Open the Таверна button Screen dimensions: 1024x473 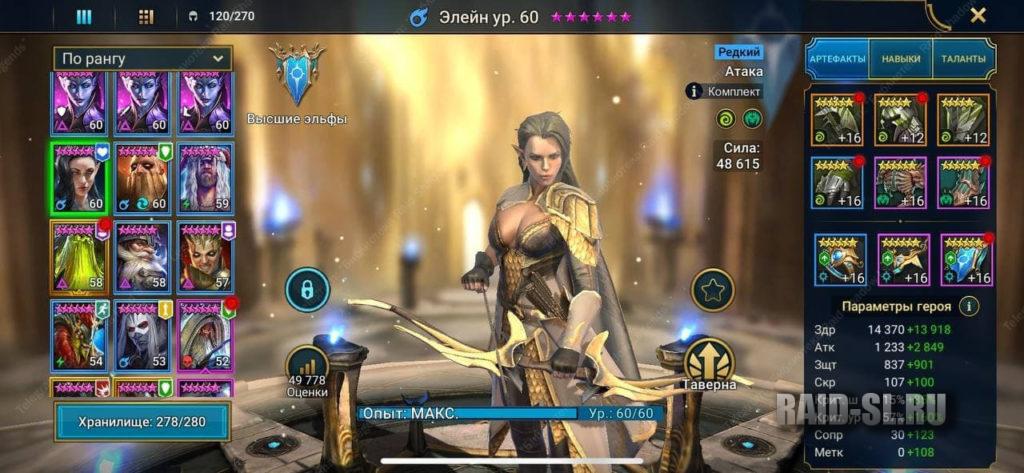click(710, 361)
